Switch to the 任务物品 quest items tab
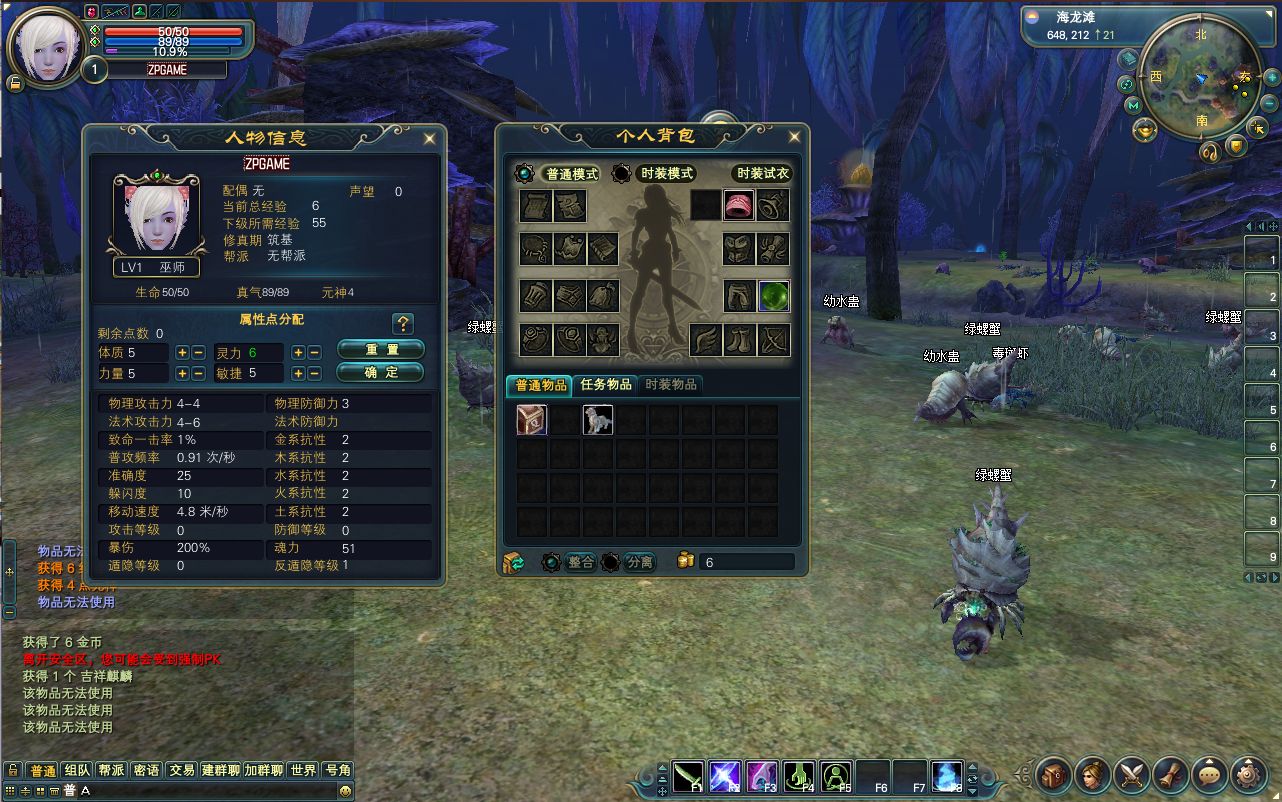Viewport: 1282px width, 802px height. pyautogui.click(x=606, y=384)
